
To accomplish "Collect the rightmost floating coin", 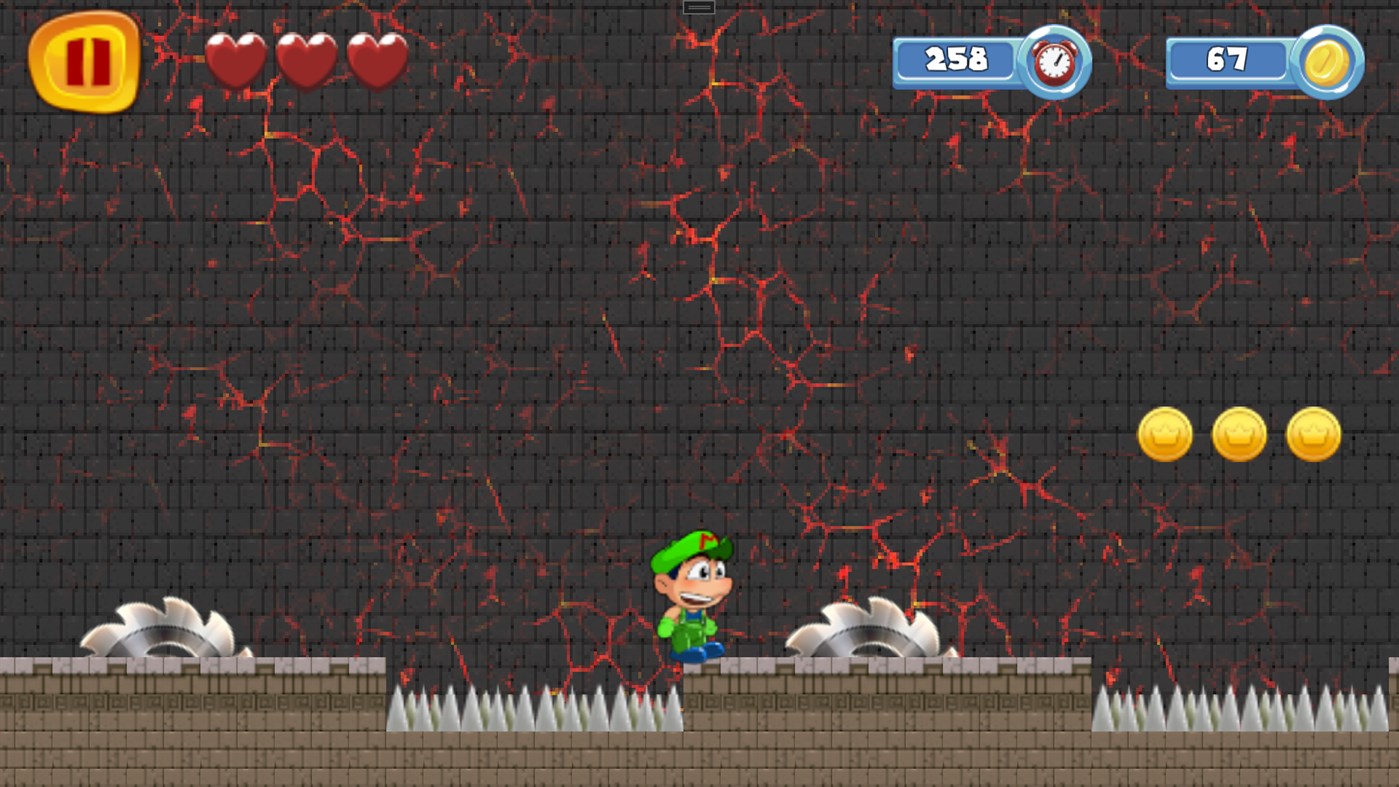I will 1314,434.
